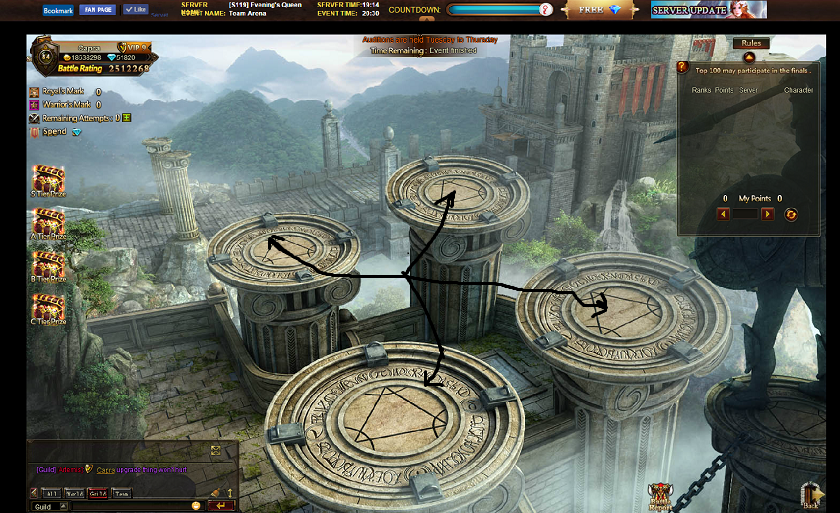The image size is (840, 513).
Task: Open the Rules panel
Action: [x=749, y=44]
